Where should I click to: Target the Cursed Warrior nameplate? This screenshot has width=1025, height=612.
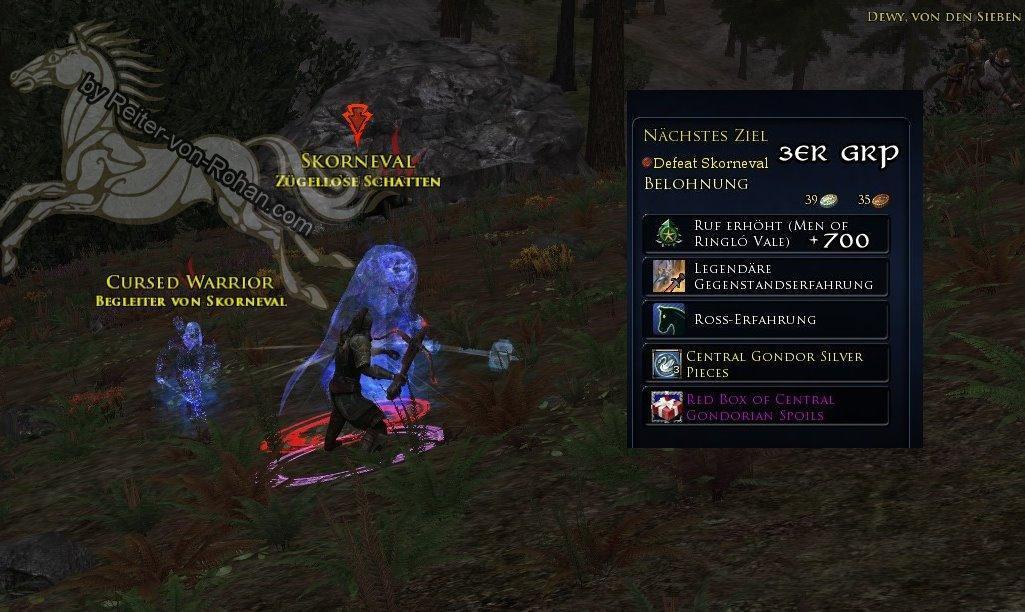(190, 283)
